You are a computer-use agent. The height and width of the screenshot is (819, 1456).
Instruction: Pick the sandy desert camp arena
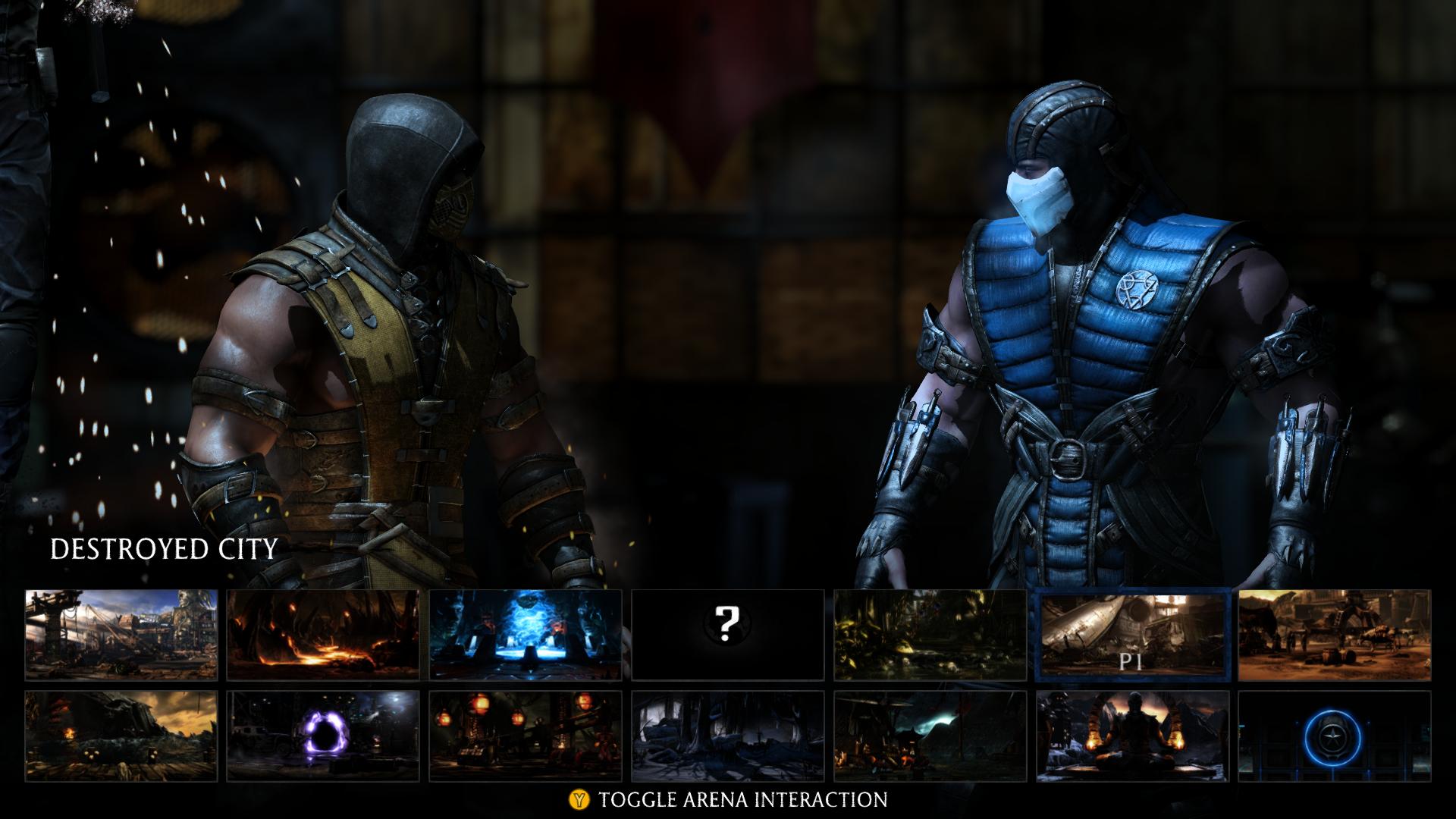(1335, 635)
